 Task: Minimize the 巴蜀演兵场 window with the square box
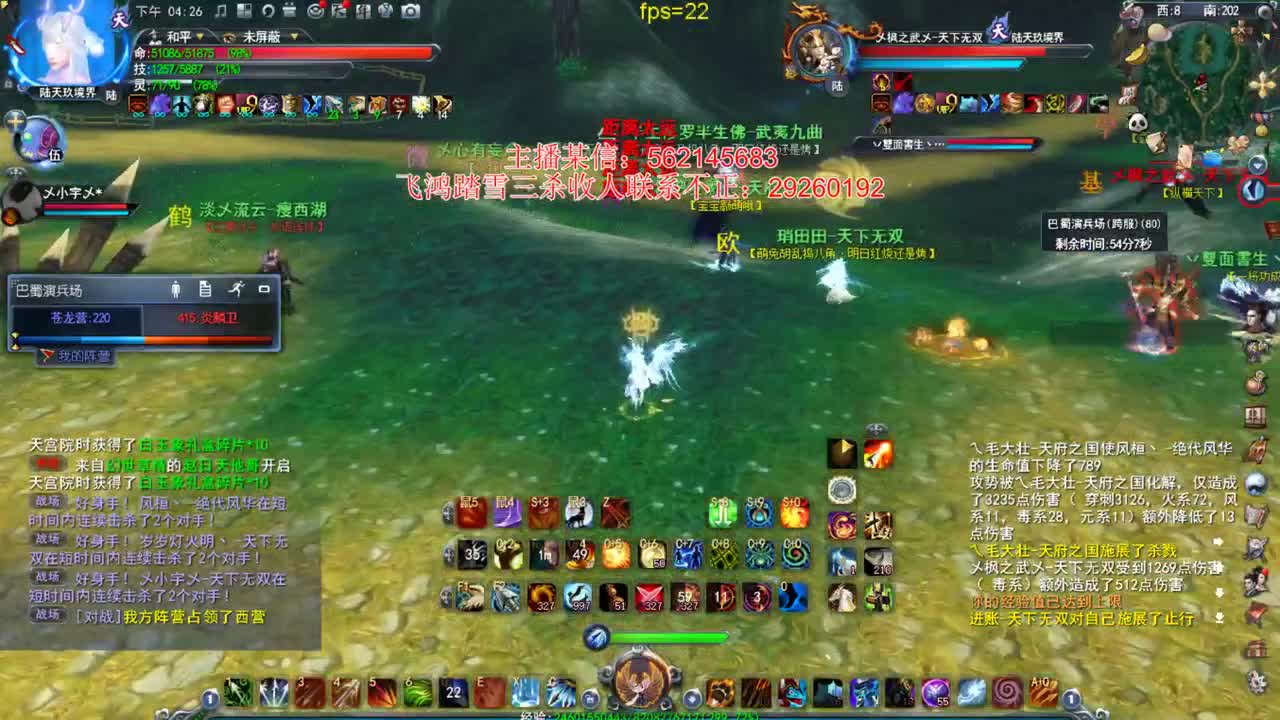[263, 288]
